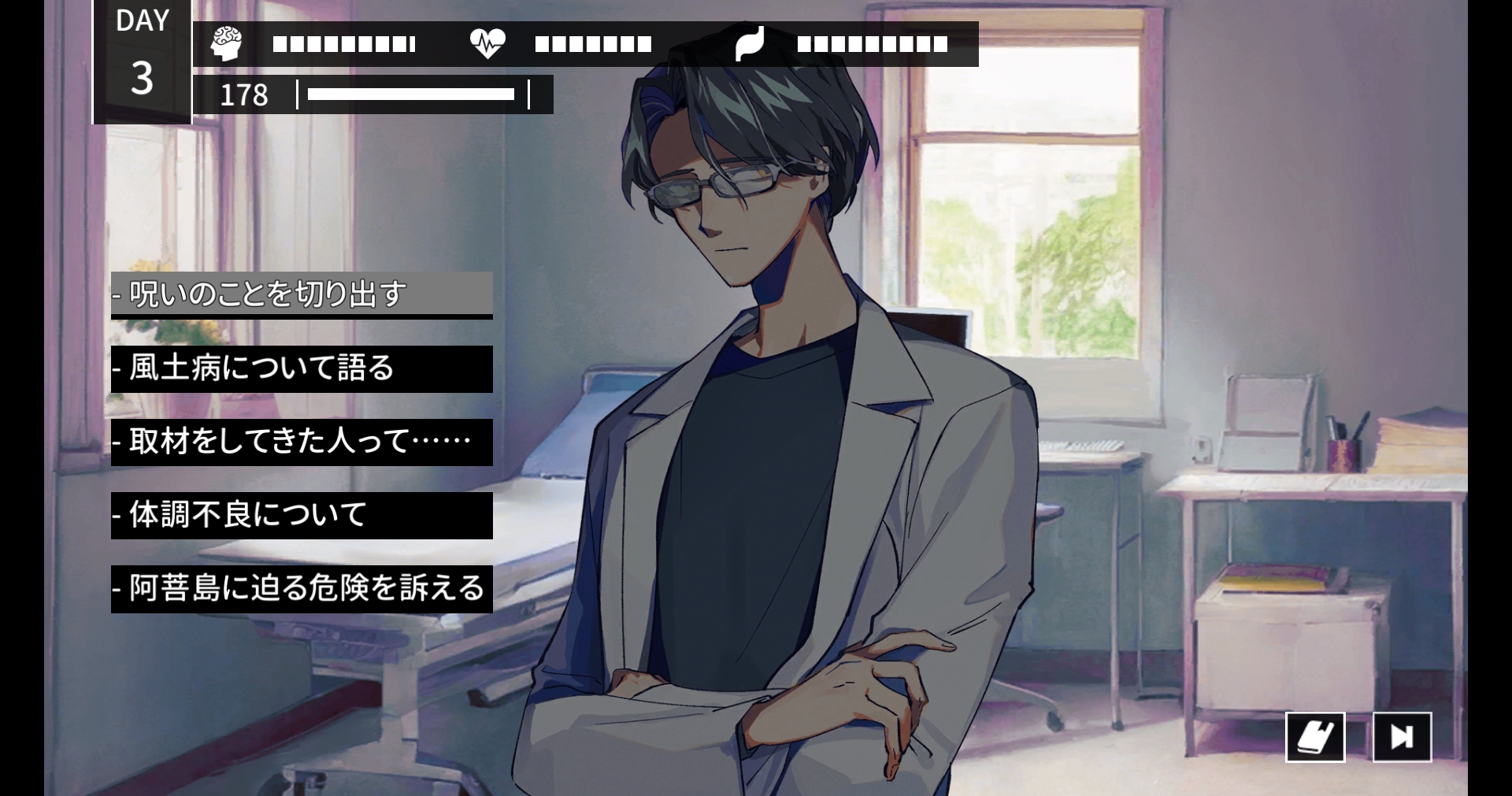Choose the dialogue option 呪いのことを切り出す

click(x=302, y=294)
